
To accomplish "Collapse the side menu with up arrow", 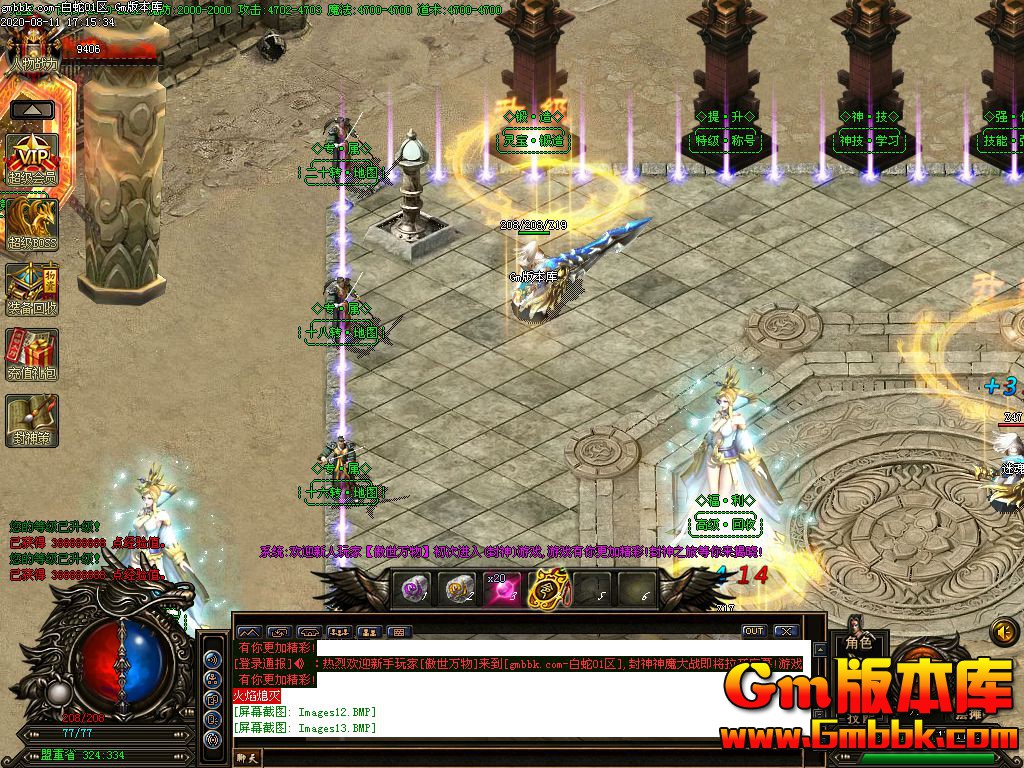I will tap(33, 110).
